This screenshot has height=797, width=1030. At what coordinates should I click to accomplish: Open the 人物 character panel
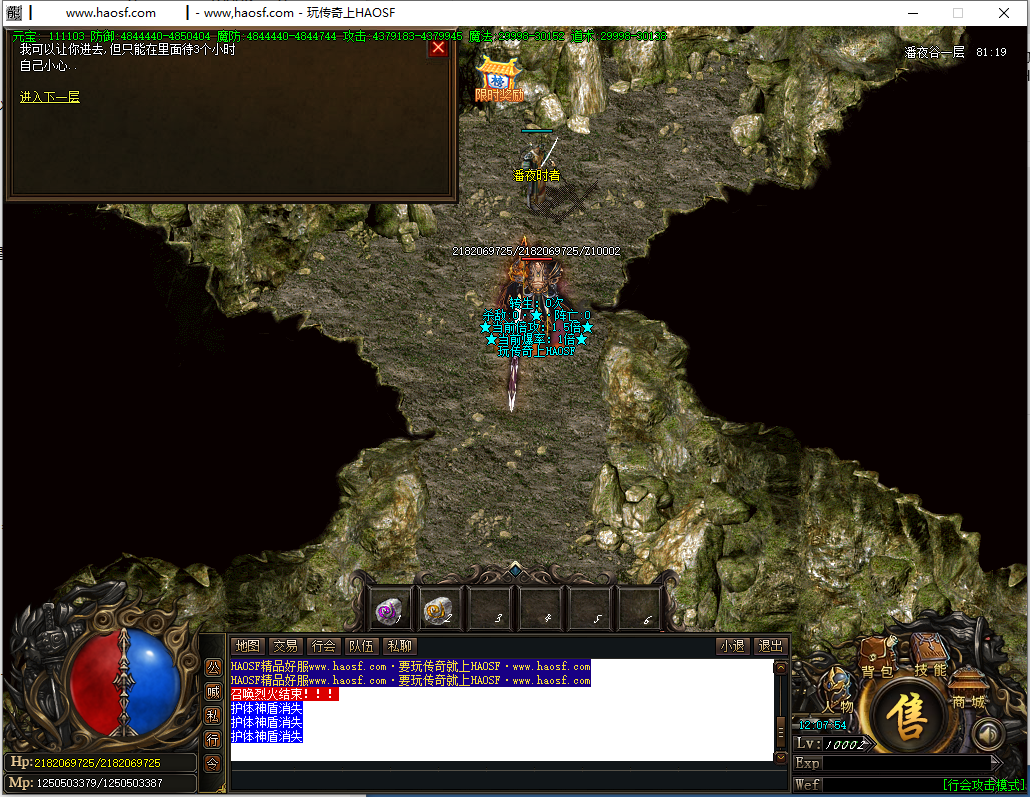pos(838,694)
